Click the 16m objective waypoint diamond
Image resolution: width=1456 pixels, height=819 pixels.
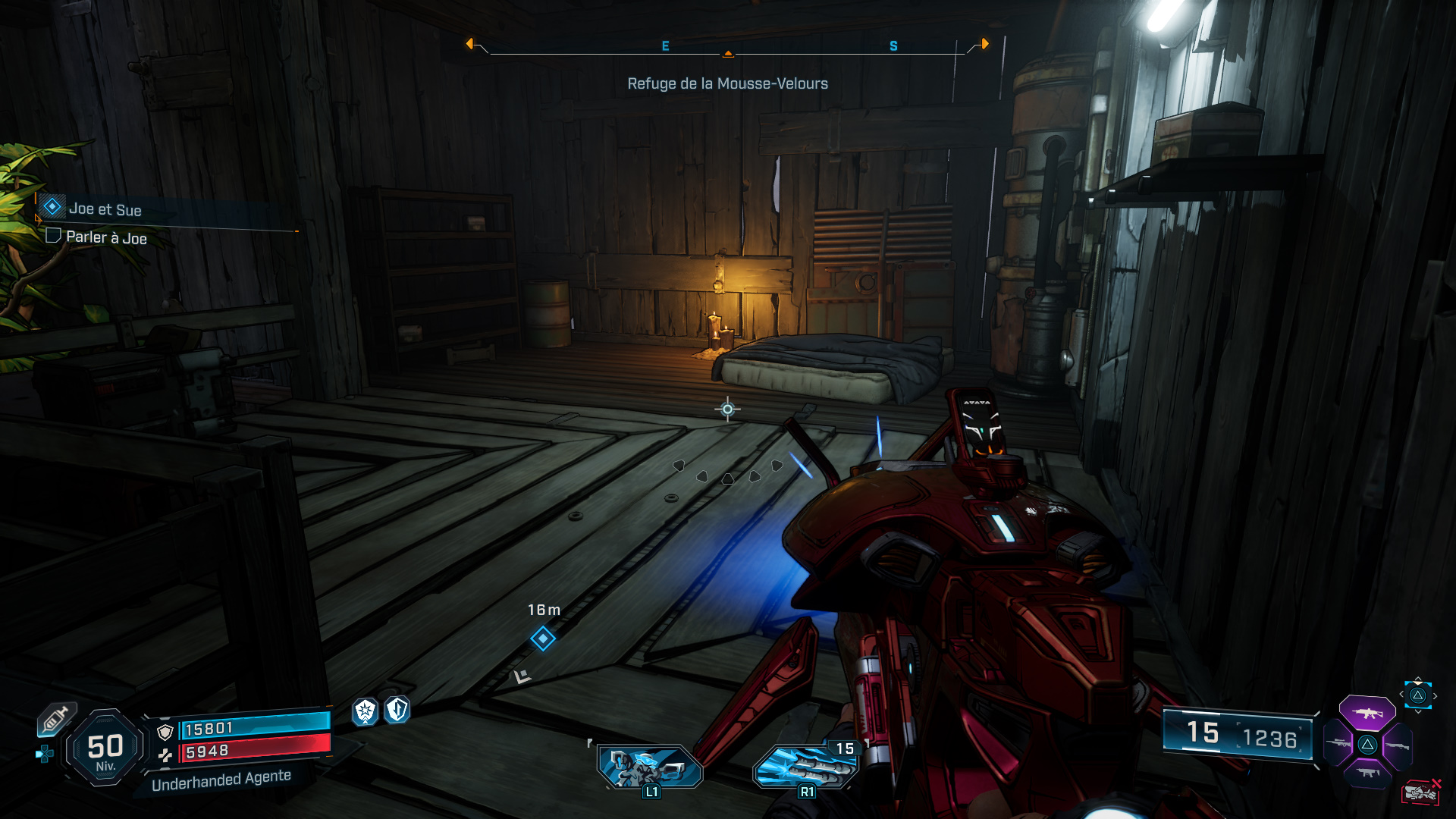coord(541,639)
